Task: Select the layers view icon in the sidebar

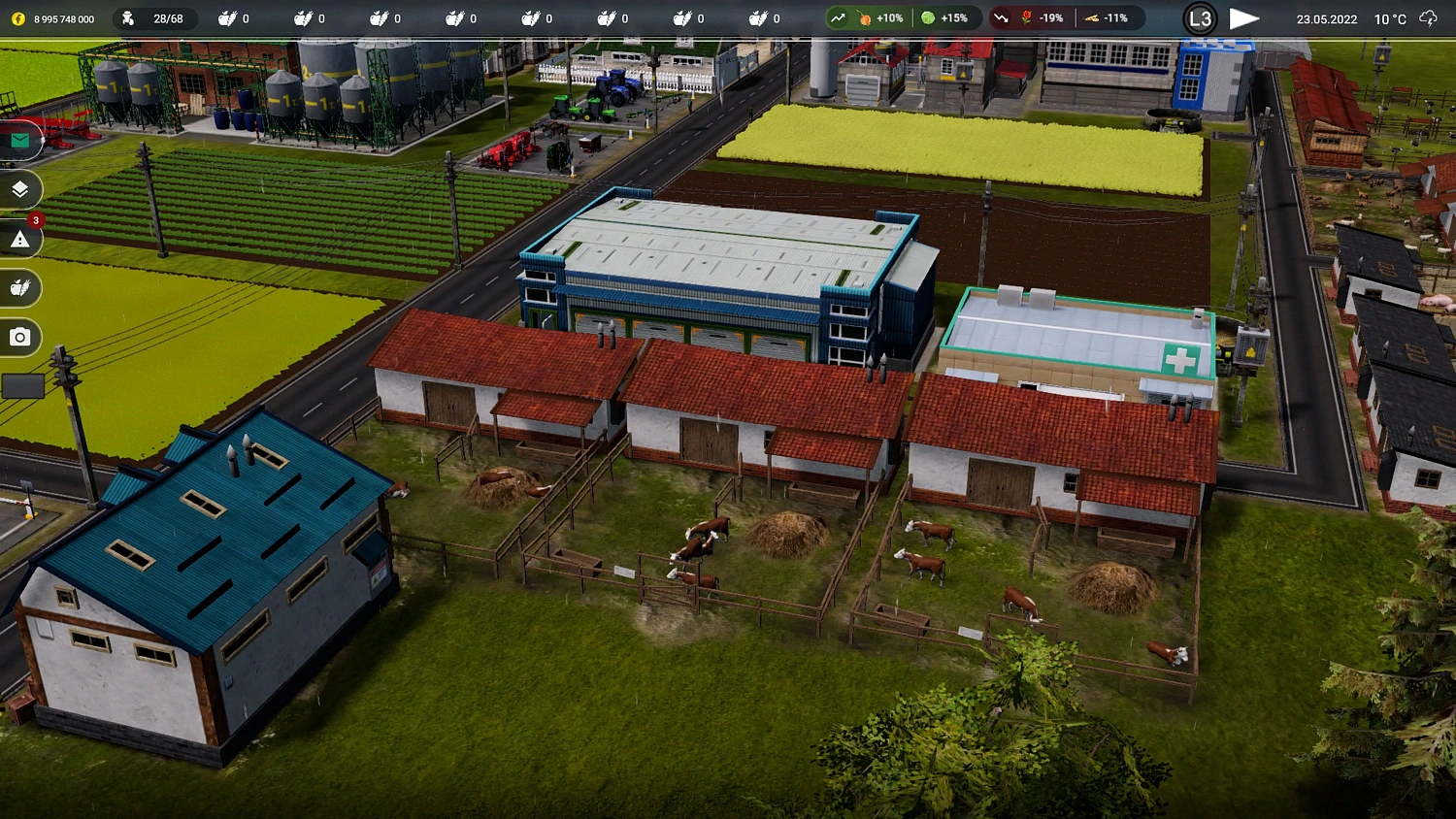Action: (19, 190)
